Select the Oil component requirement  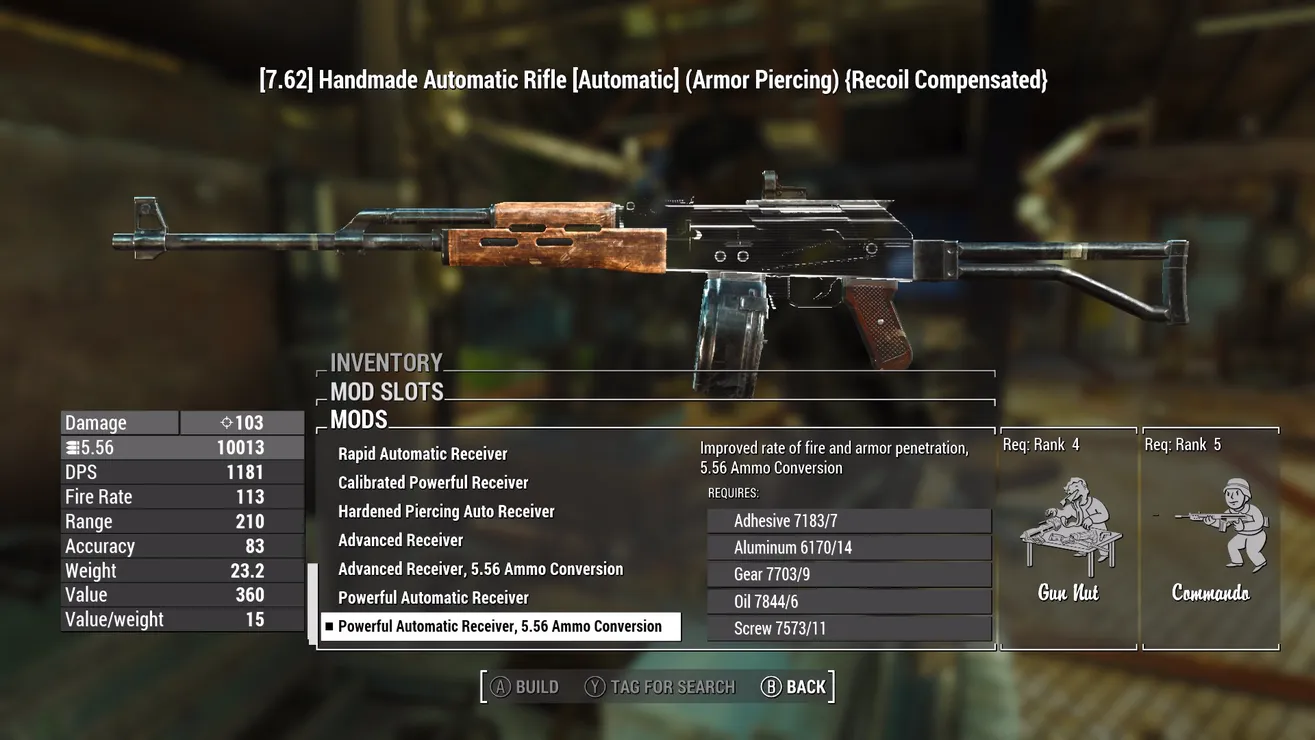[x=848, y=602]
